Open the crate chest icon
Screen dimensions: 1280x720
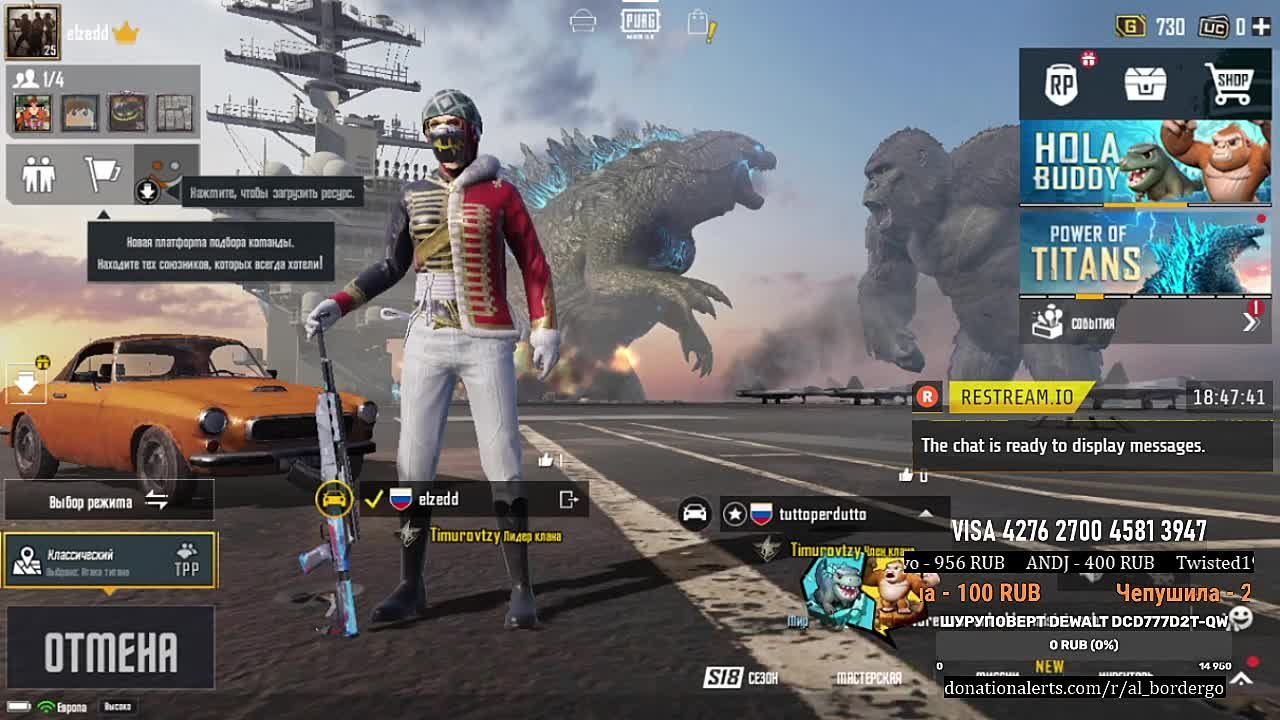[1145, 85]
